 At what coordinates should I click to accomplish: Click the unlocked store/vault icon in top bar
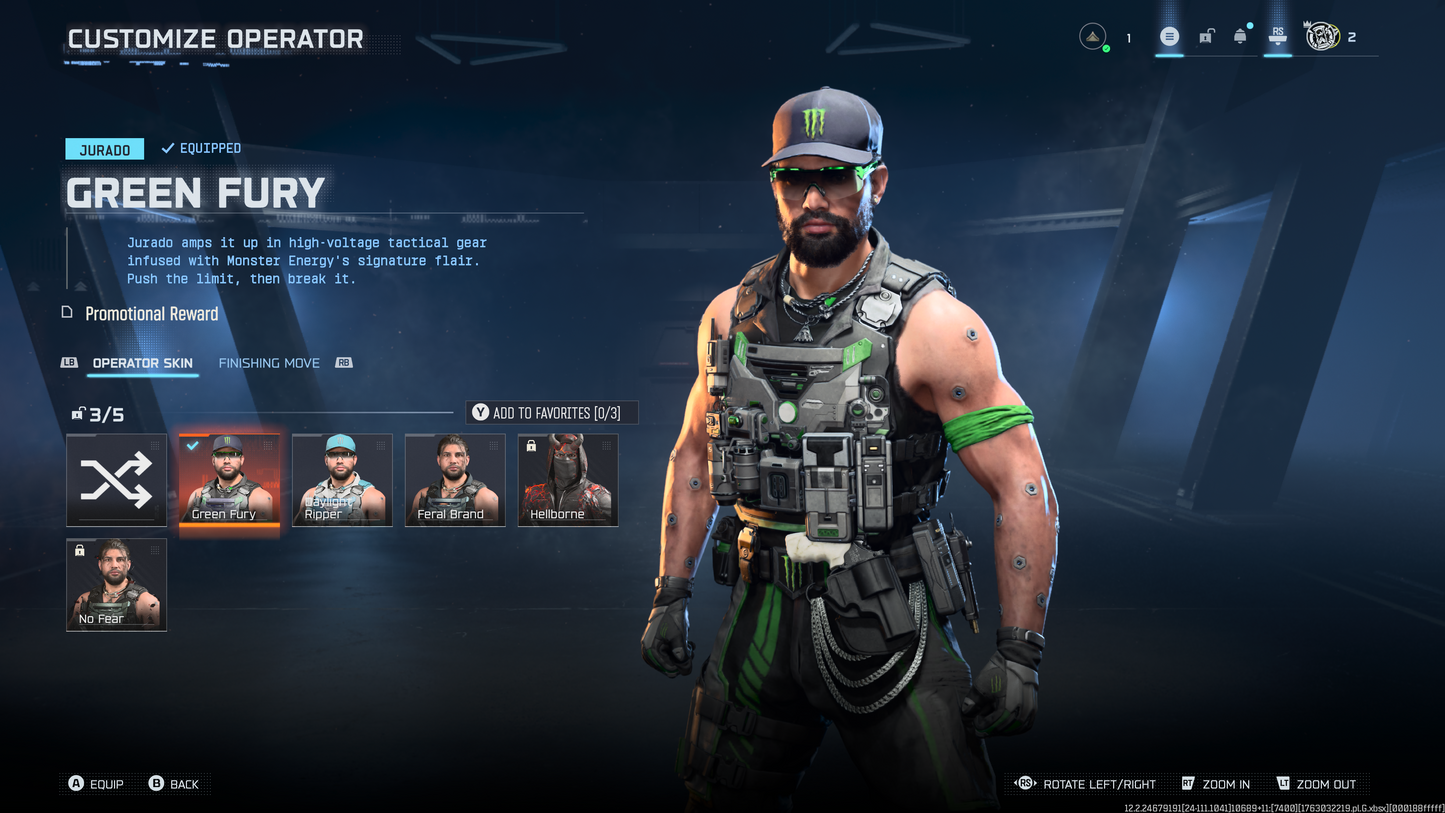(1205, 36)
